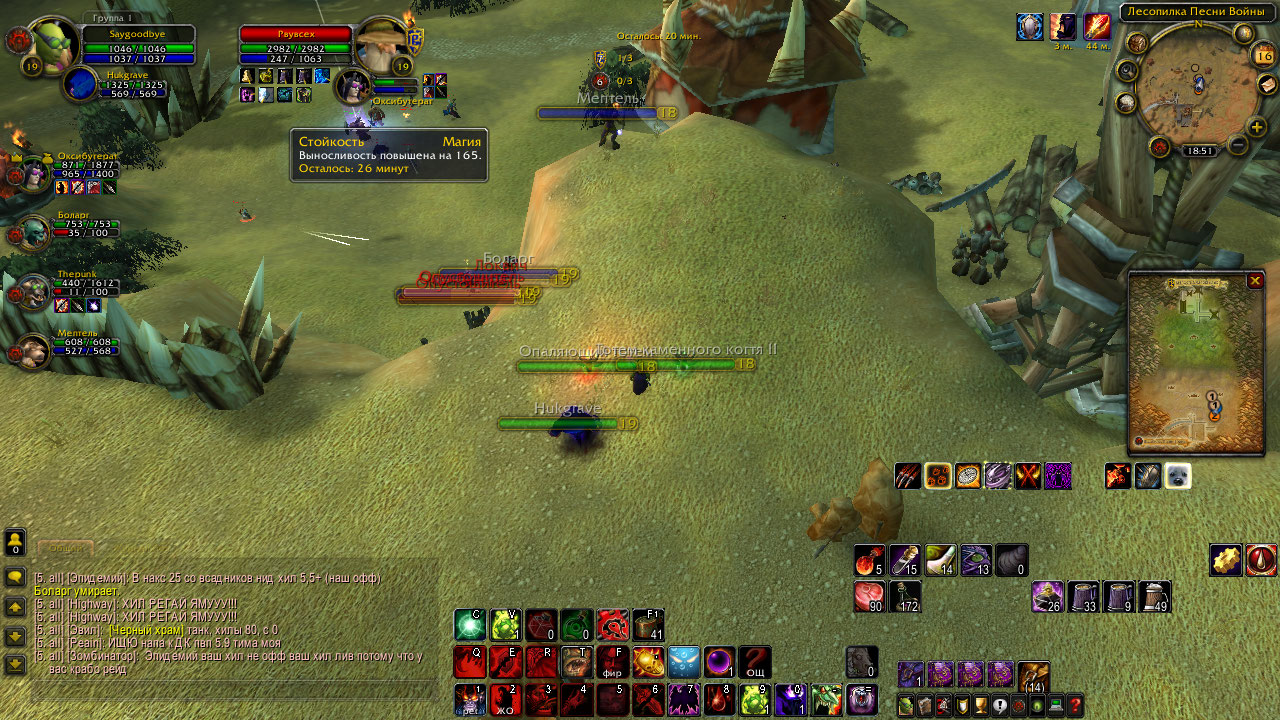Use the raw meat item stacked at 90
The height and width of the screenshot is (720, 1280).
870,597
